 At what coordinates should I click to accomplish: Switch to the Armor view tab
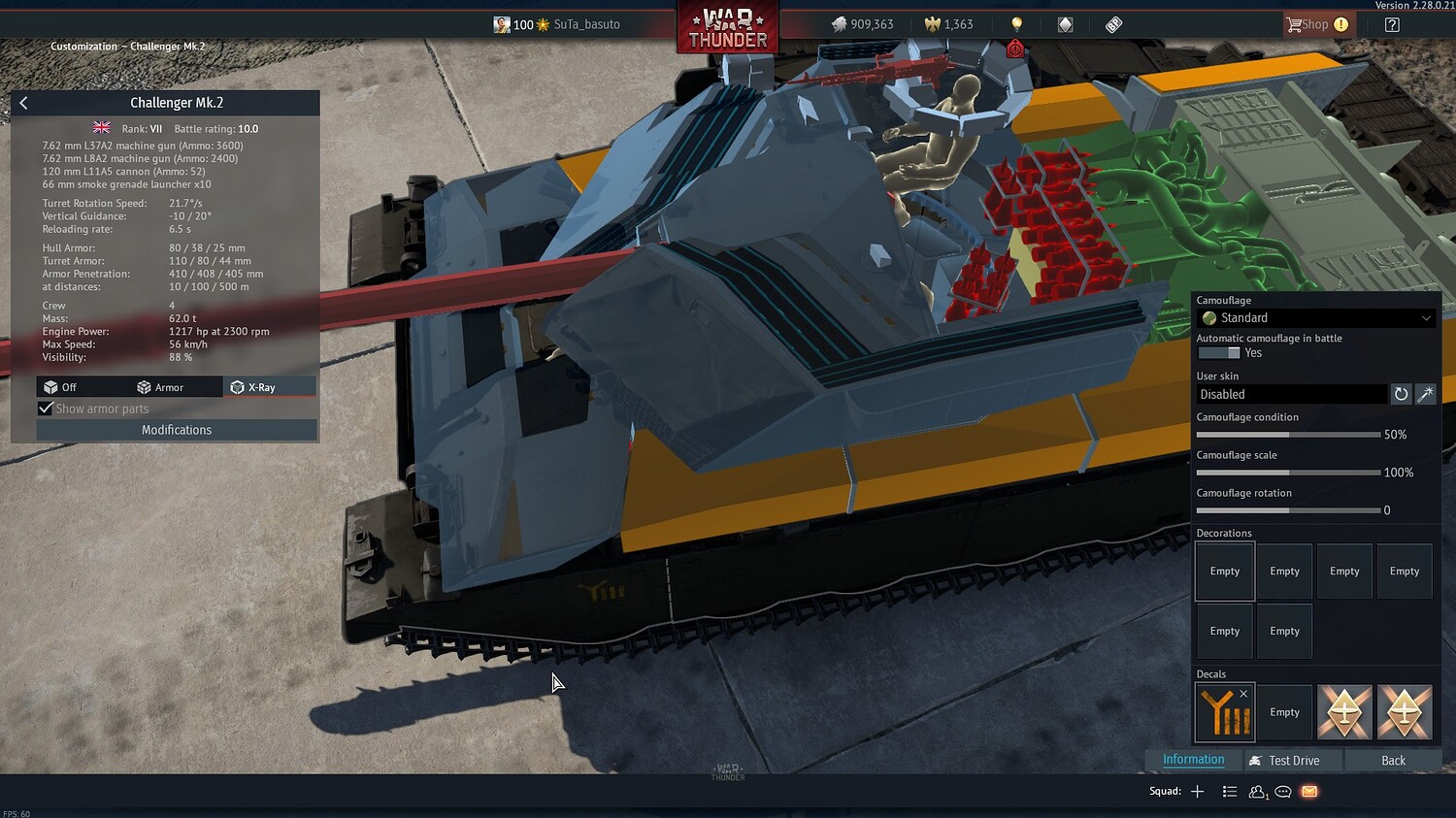[x=167, y=386]
